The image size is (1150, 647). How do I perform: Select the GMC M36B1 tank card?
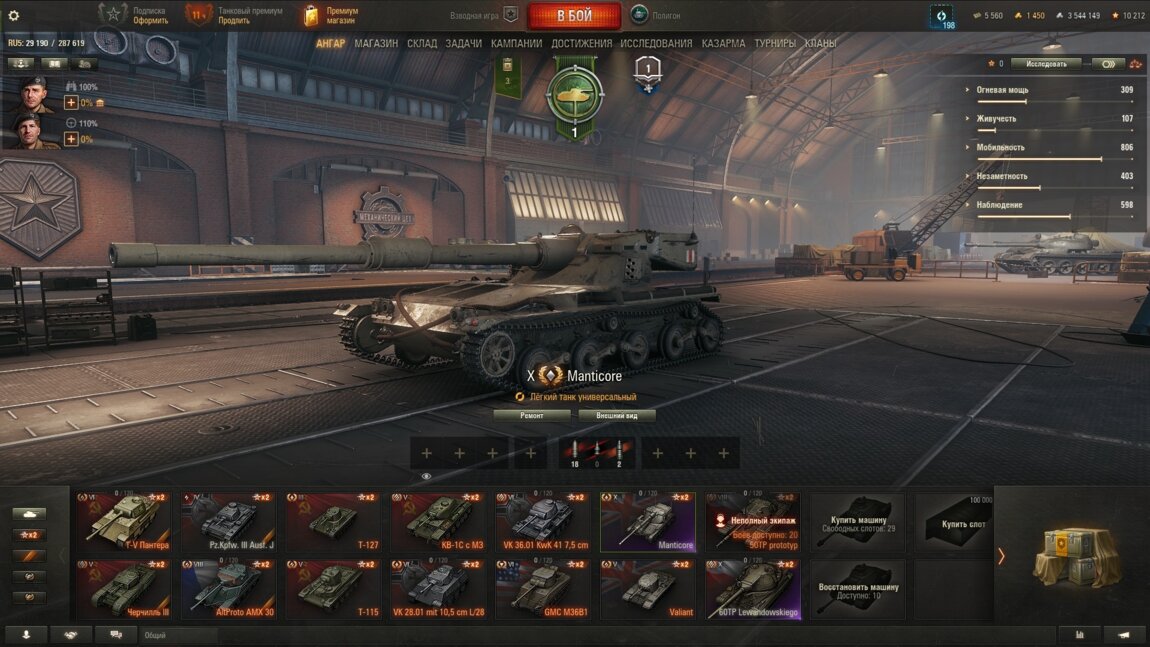click(543, 589)
